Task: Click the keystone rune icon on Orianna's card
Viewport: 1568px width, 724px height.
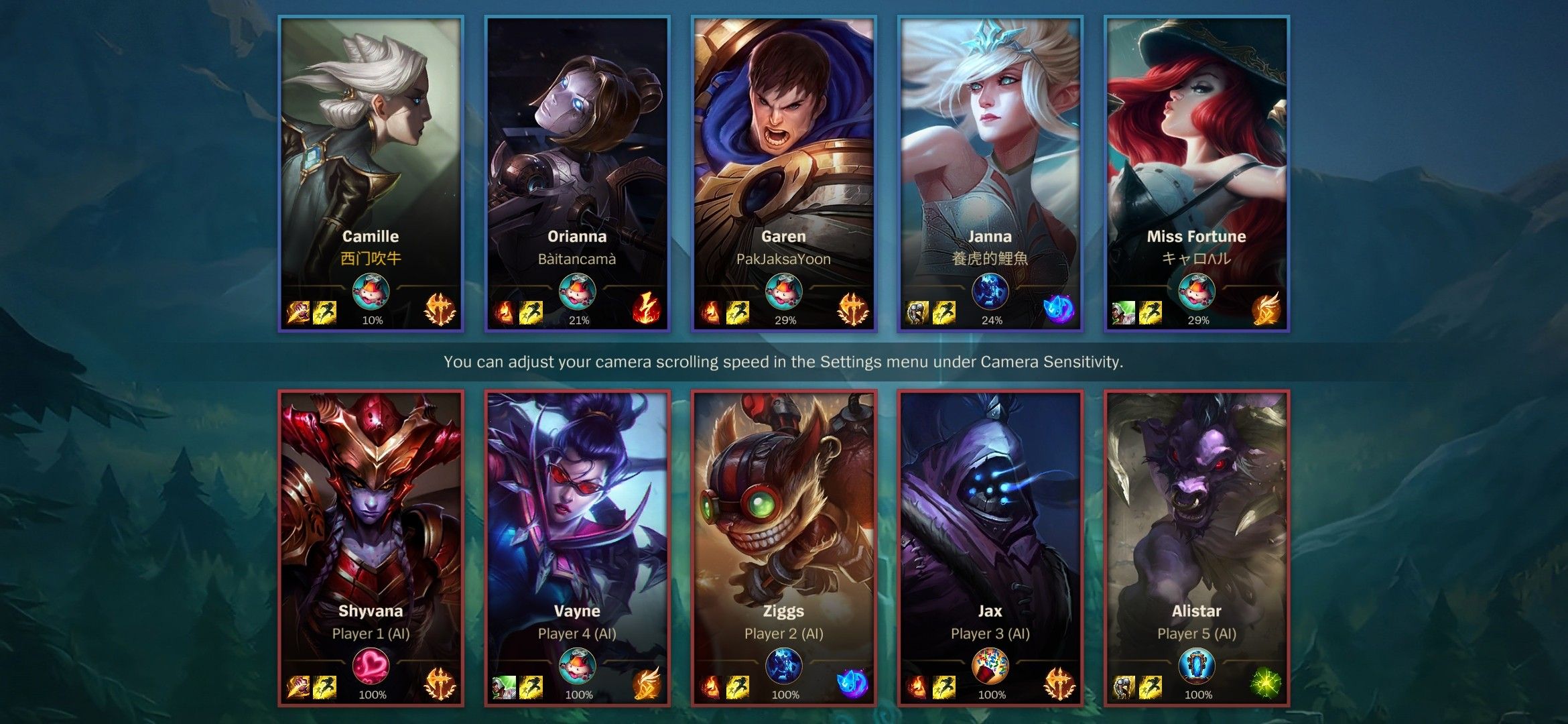Action: tap(647, 310)
